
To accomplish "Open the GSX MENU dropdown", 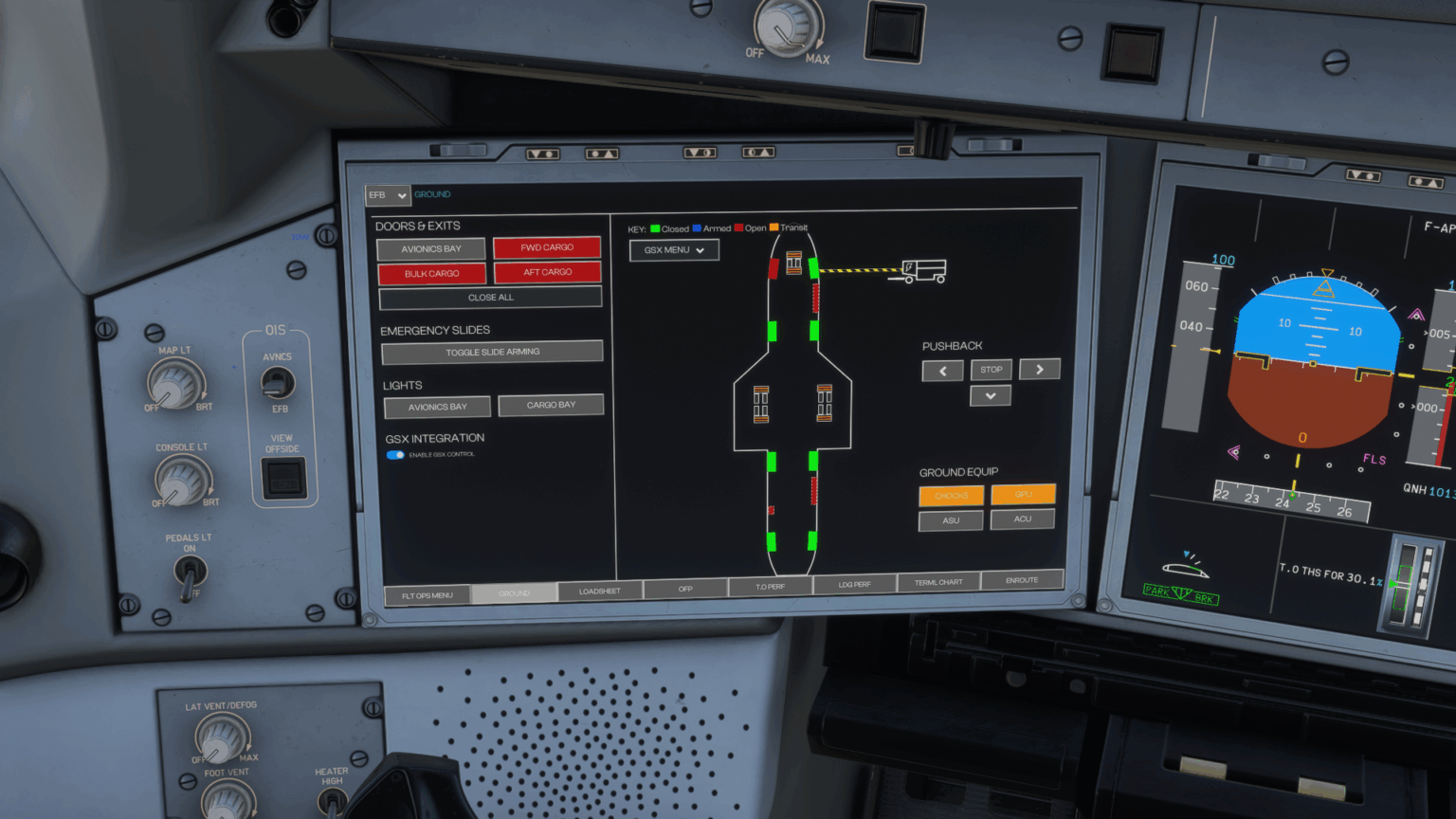I will pos(674,250).
